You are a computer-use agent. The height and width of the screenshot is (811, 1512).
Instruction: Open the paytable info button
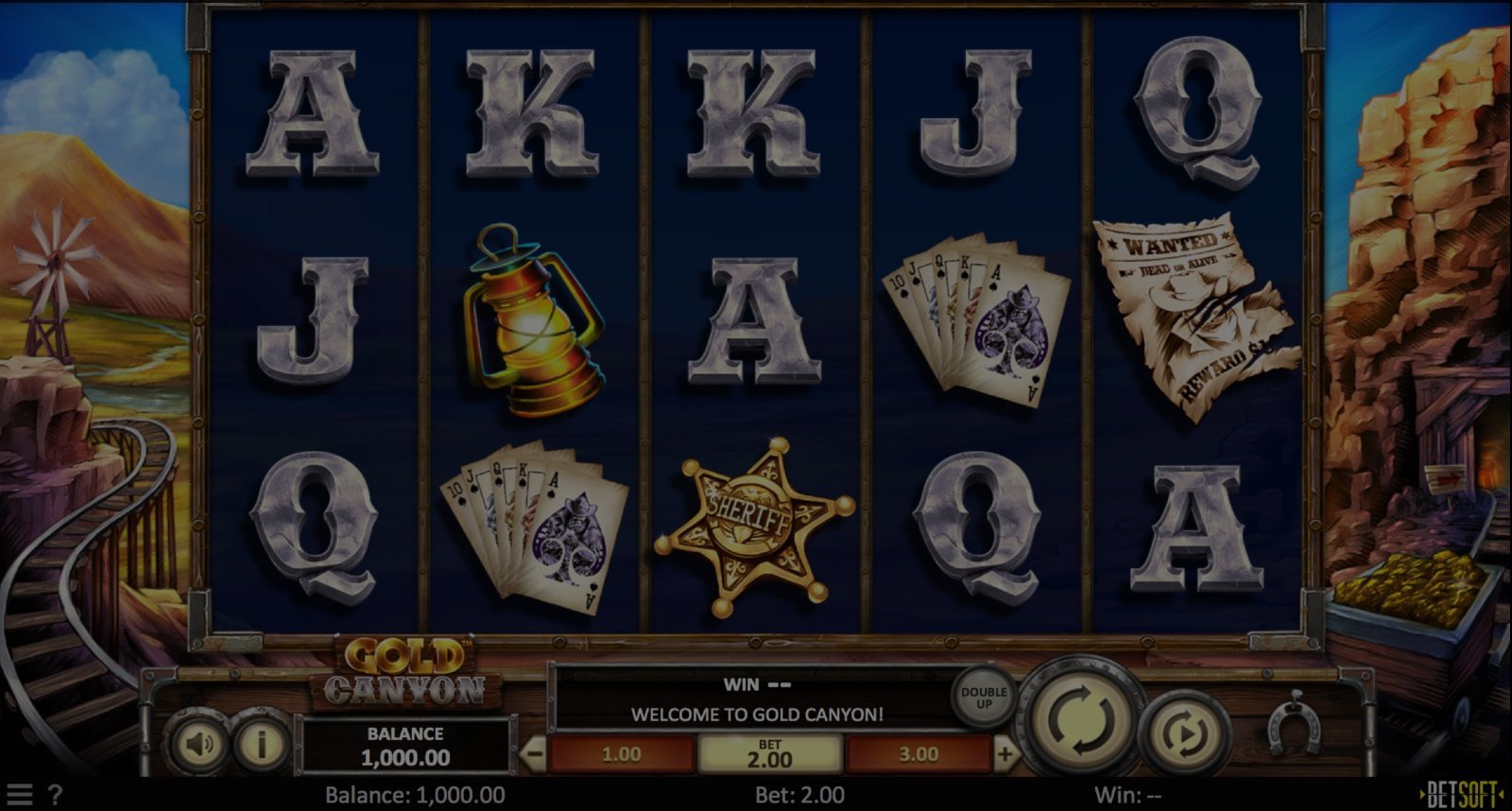coord(261,745)
